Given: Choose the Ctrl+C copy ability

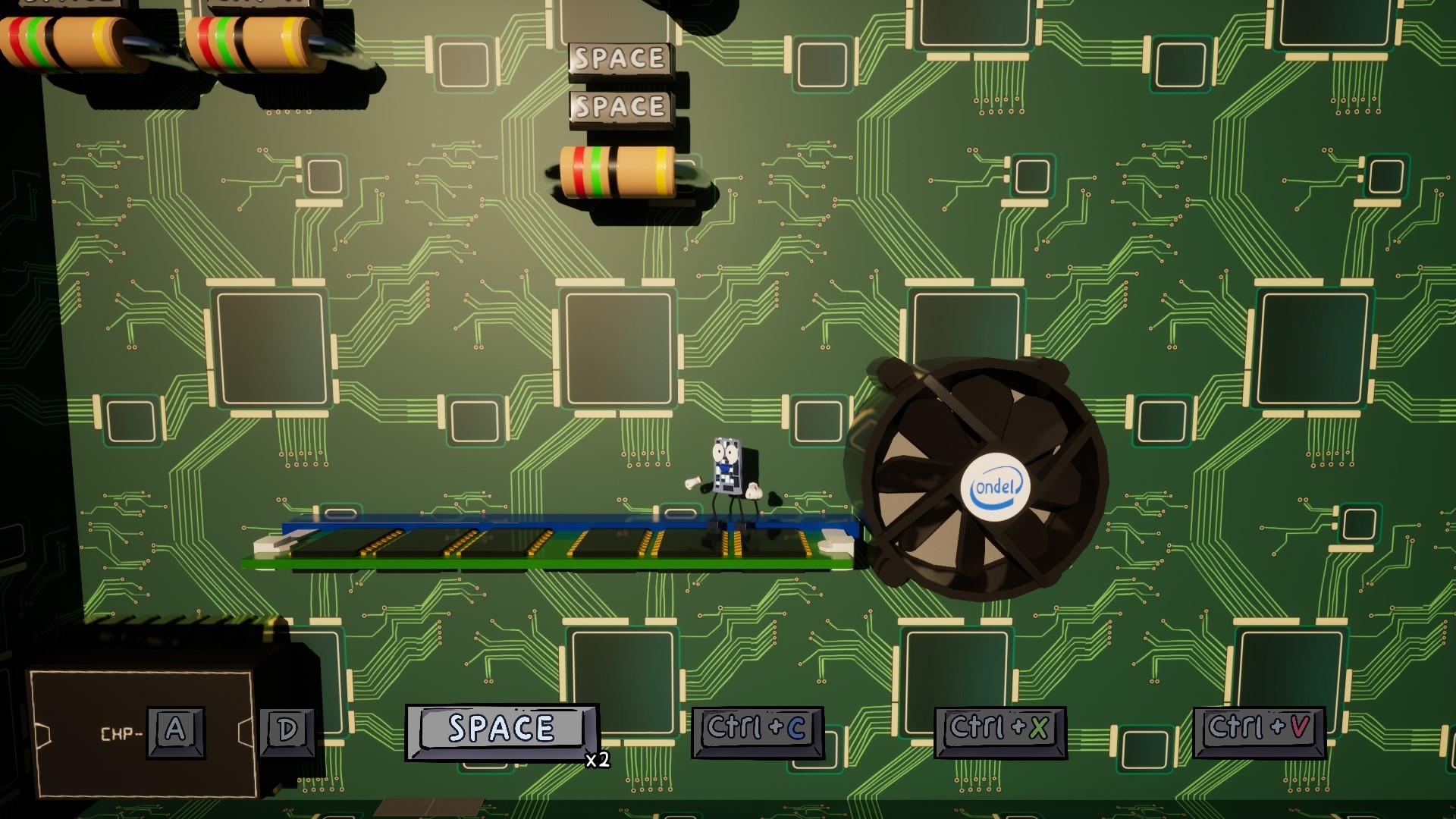Looking at the screenshot, I should pos(757,730).
